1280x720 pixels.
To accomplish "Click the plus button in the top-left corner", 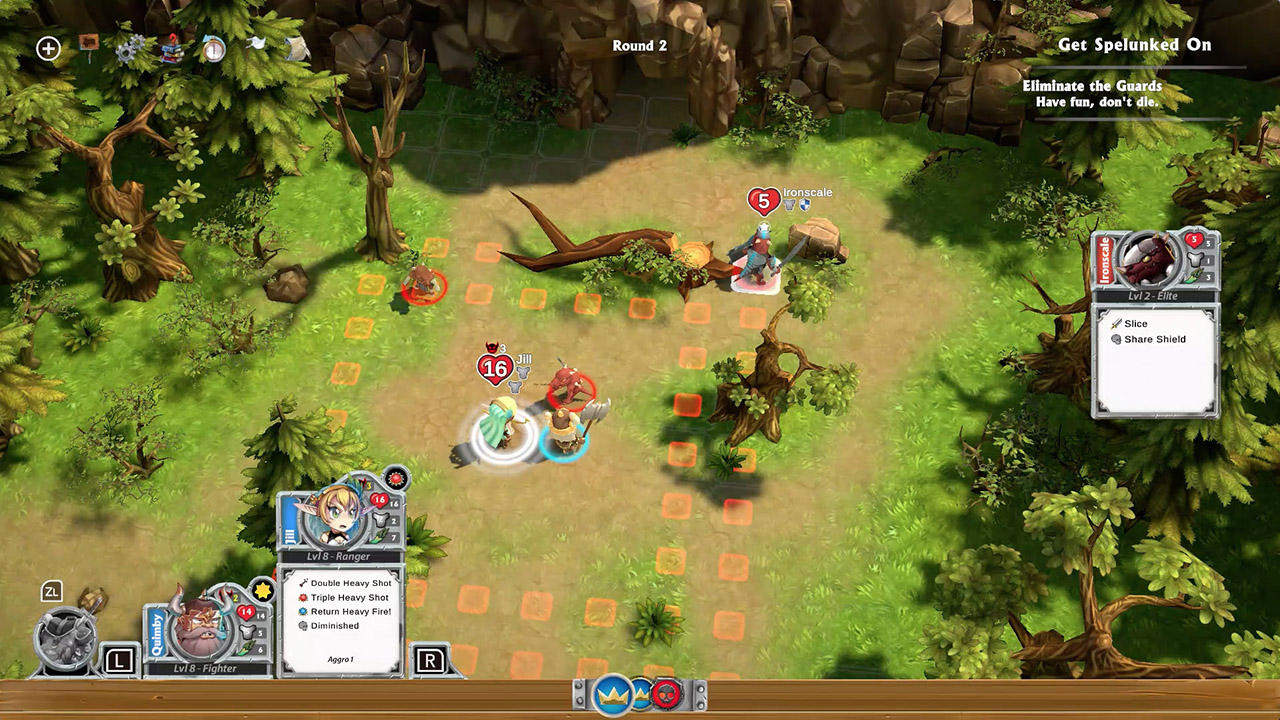I will (48, 47).
